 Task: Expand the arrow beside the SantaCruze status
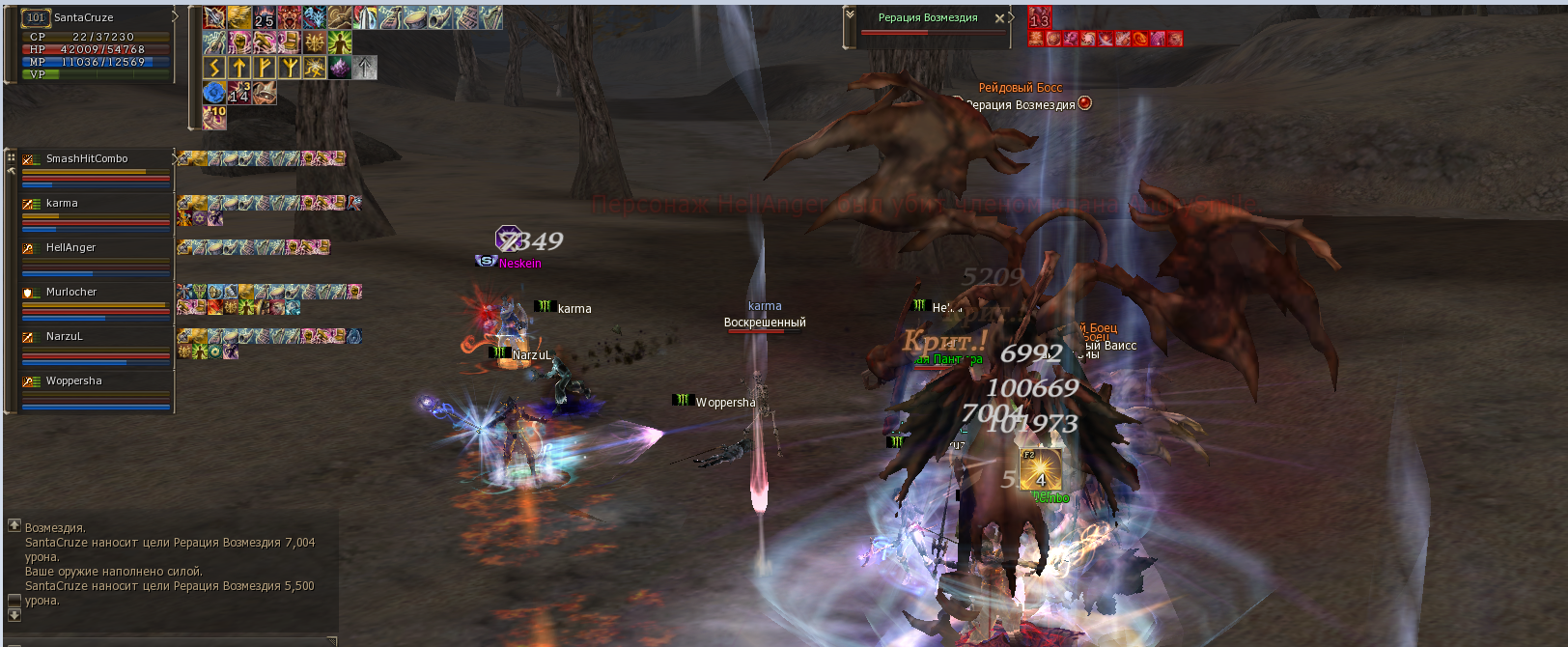tap(175, 16)
